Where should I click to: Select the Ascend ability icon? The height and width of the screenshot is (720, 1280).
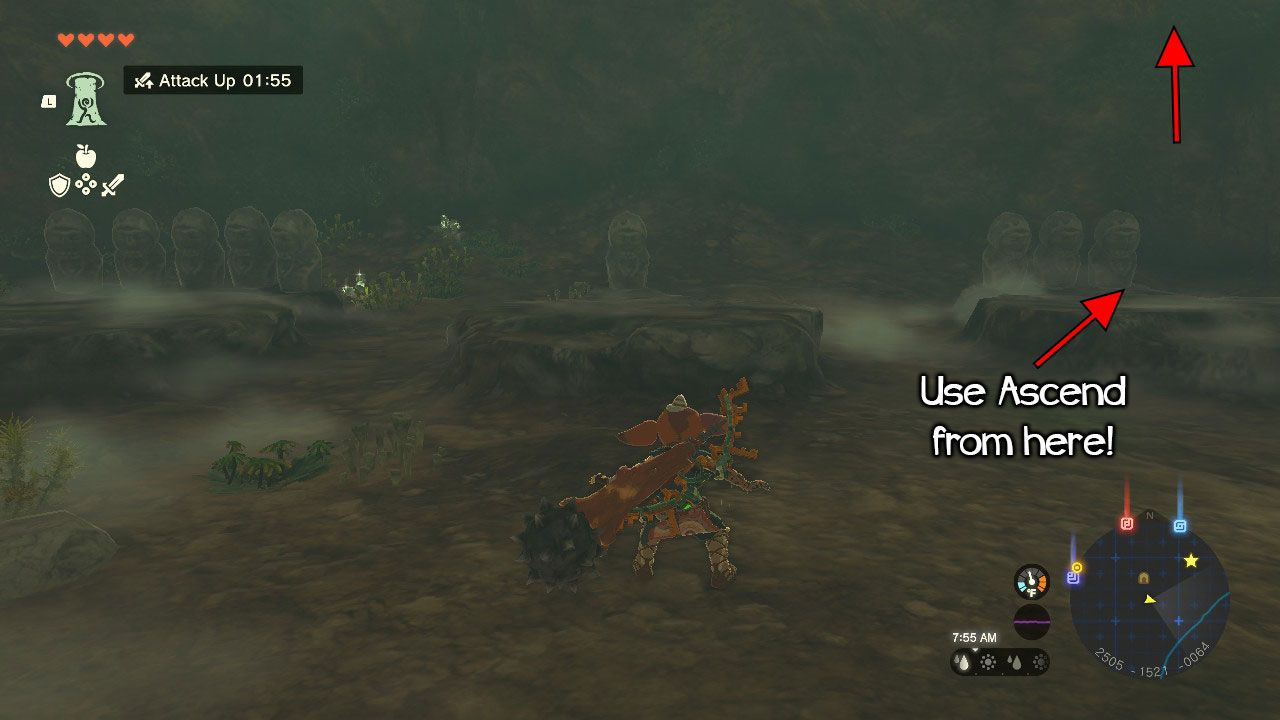(85, 100)
